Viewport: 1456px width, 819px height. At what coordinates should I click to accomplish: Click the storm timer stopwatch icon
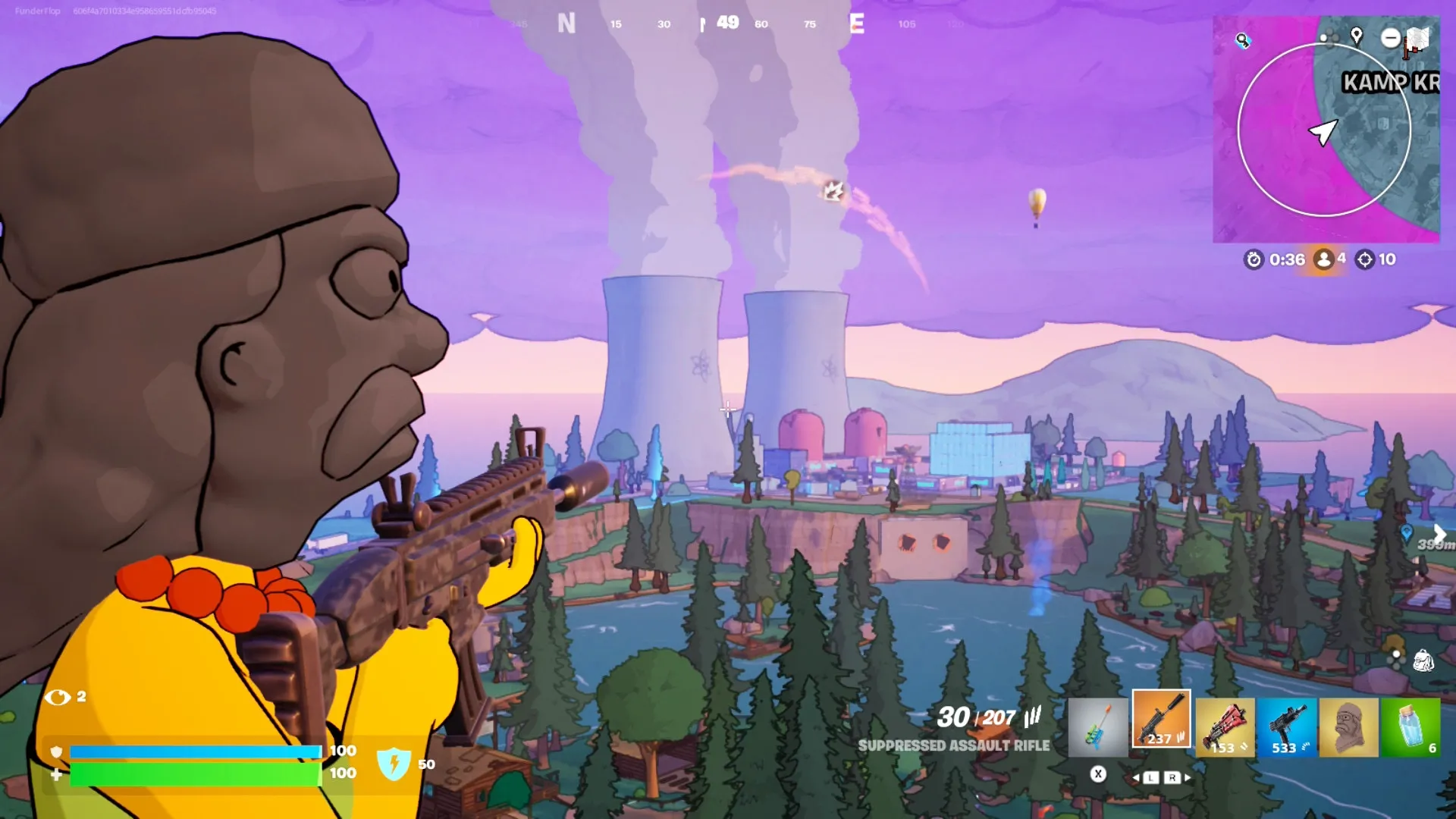pos(1254,259)
